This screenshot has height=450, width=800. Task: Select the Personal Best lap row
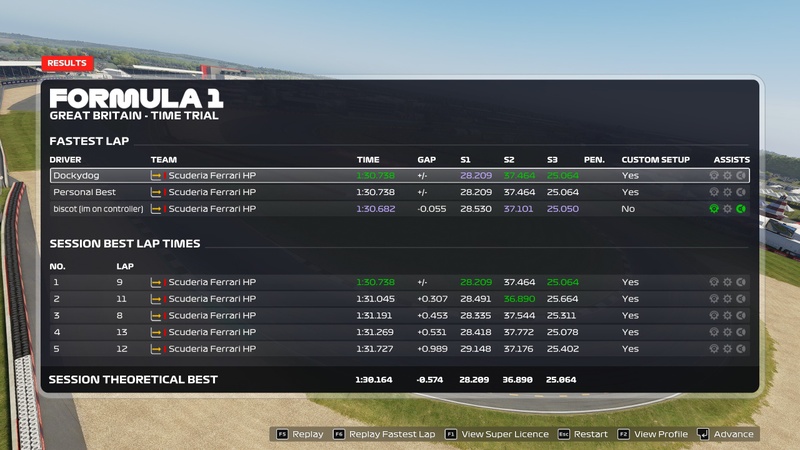coord(400,192)
